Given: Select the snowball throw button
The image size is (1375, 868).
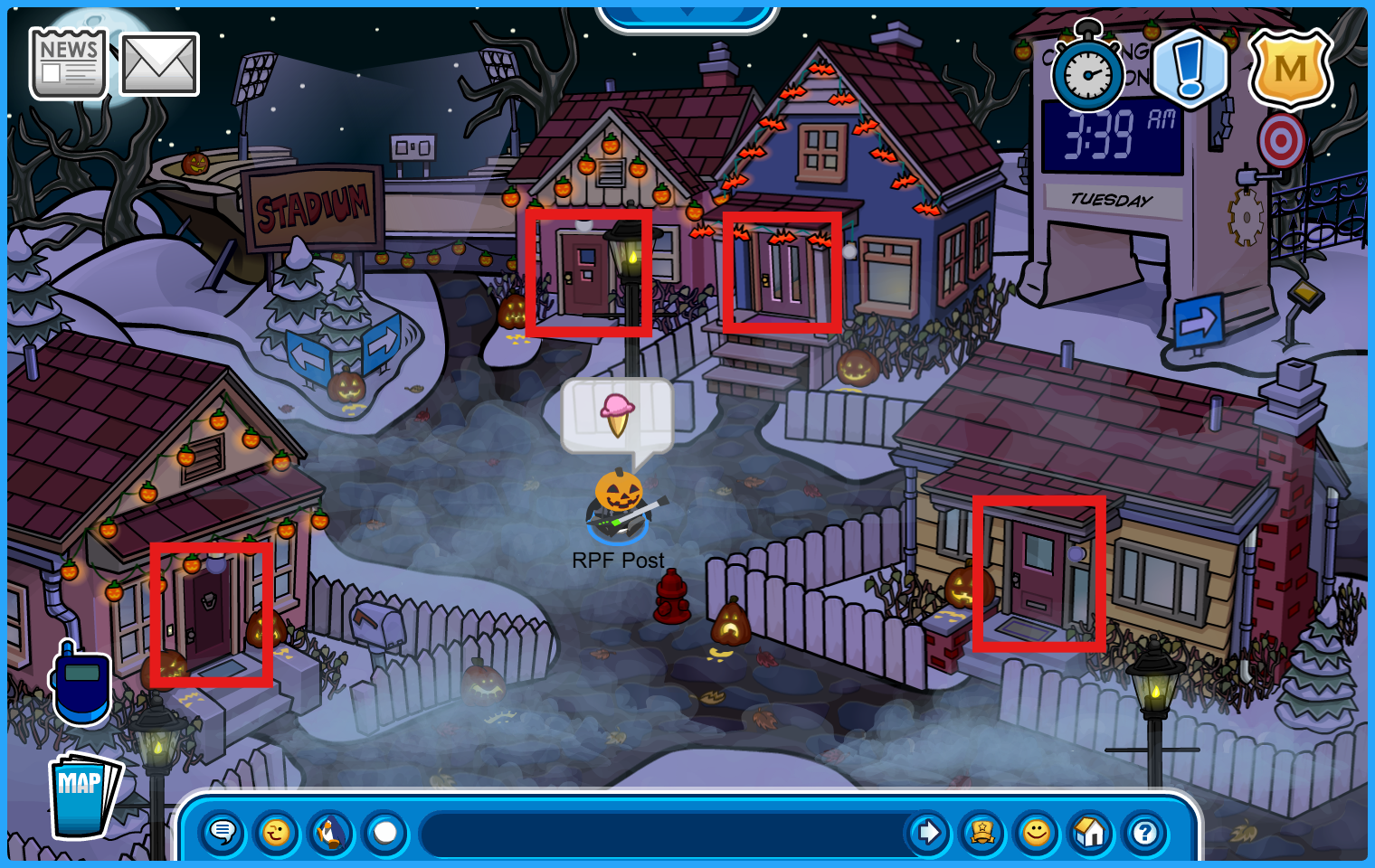Looking at the screenshot, I should click(x=385, y=832).
